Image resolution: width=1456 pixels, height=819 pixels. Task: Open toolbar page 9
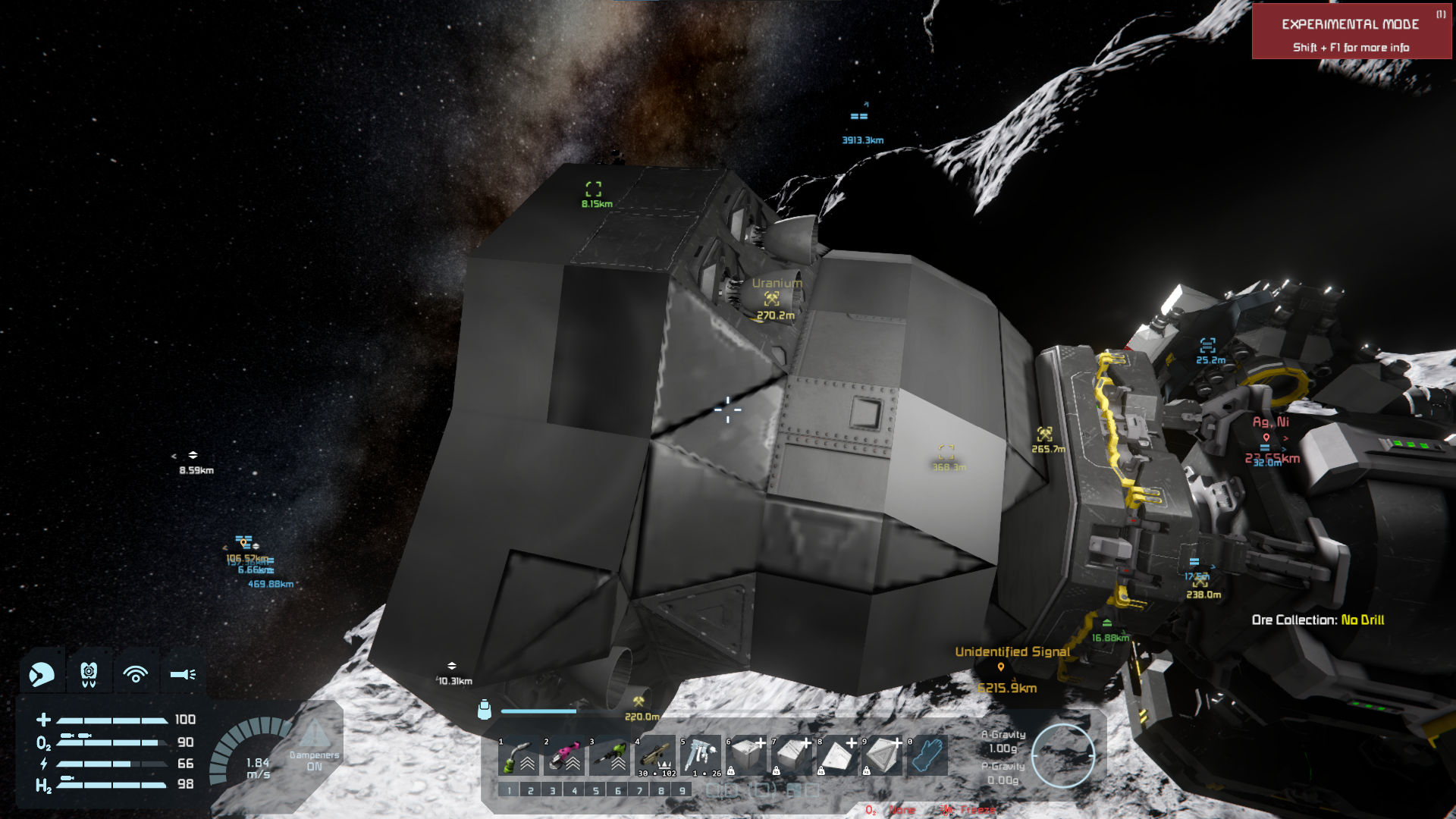[682, 790]
